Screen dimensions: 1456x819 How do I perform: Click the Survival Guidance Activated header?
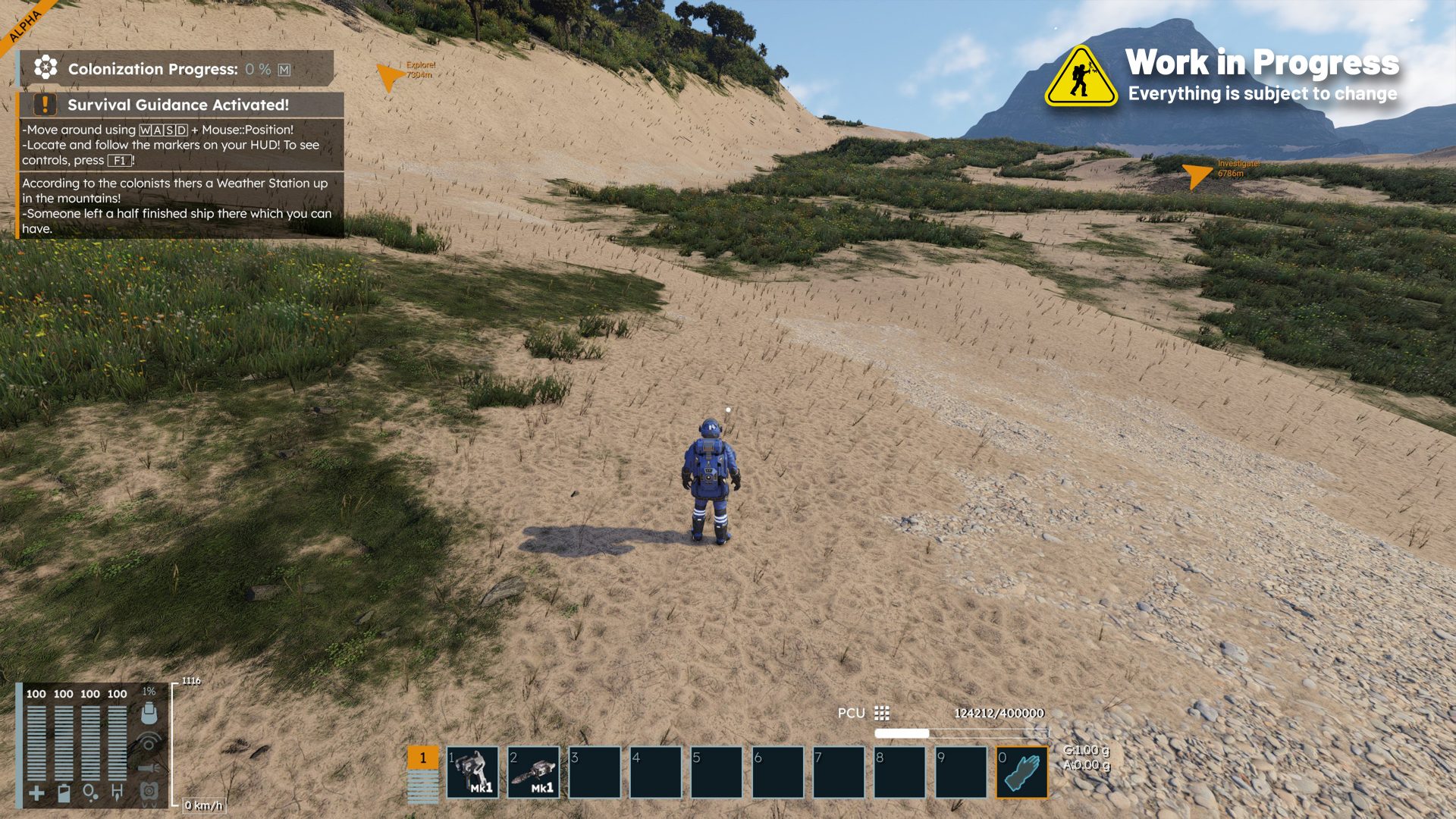(179, 105)
